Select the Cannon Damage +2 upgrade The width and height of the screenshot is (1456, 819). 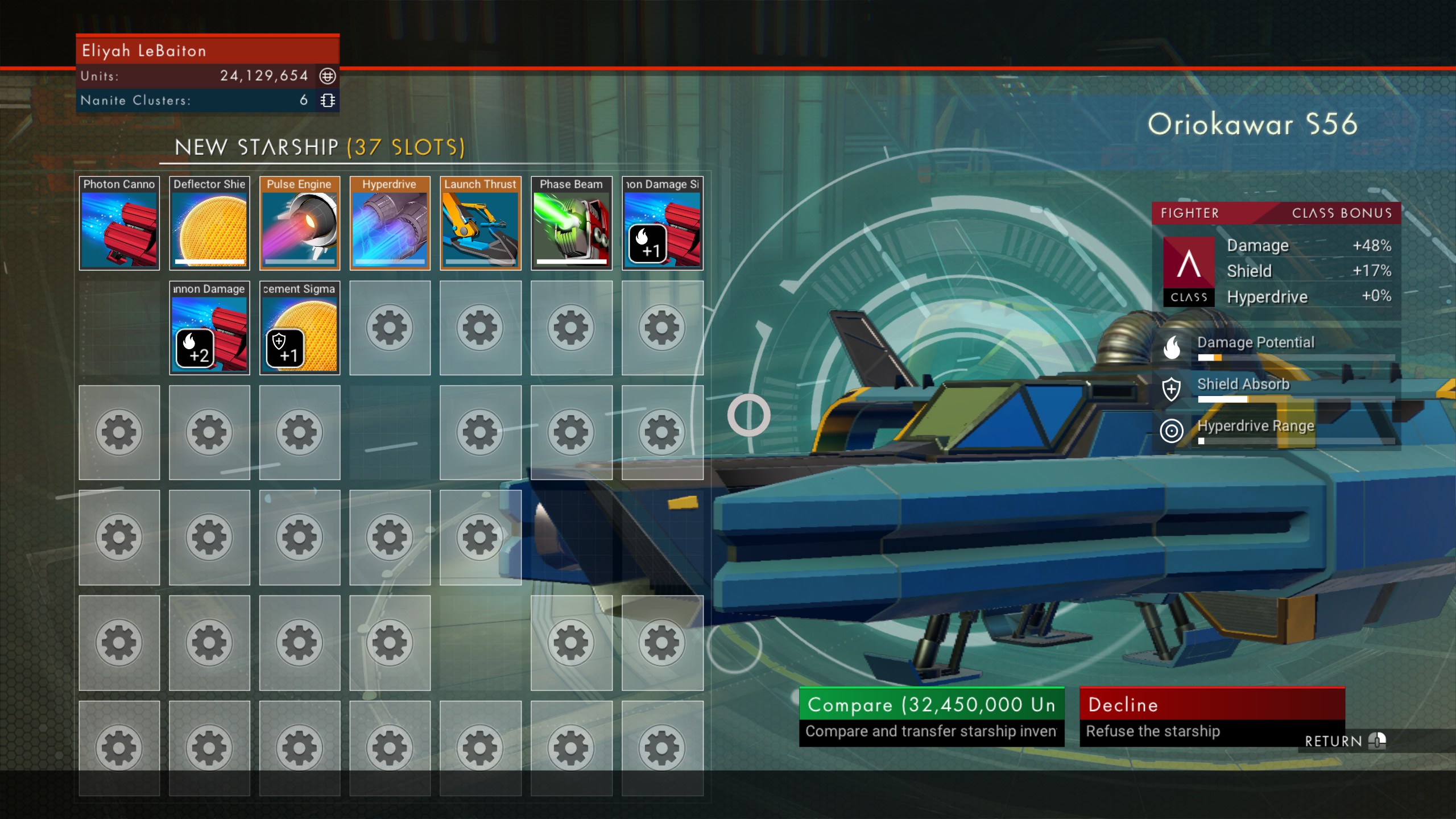pos(209,329)
